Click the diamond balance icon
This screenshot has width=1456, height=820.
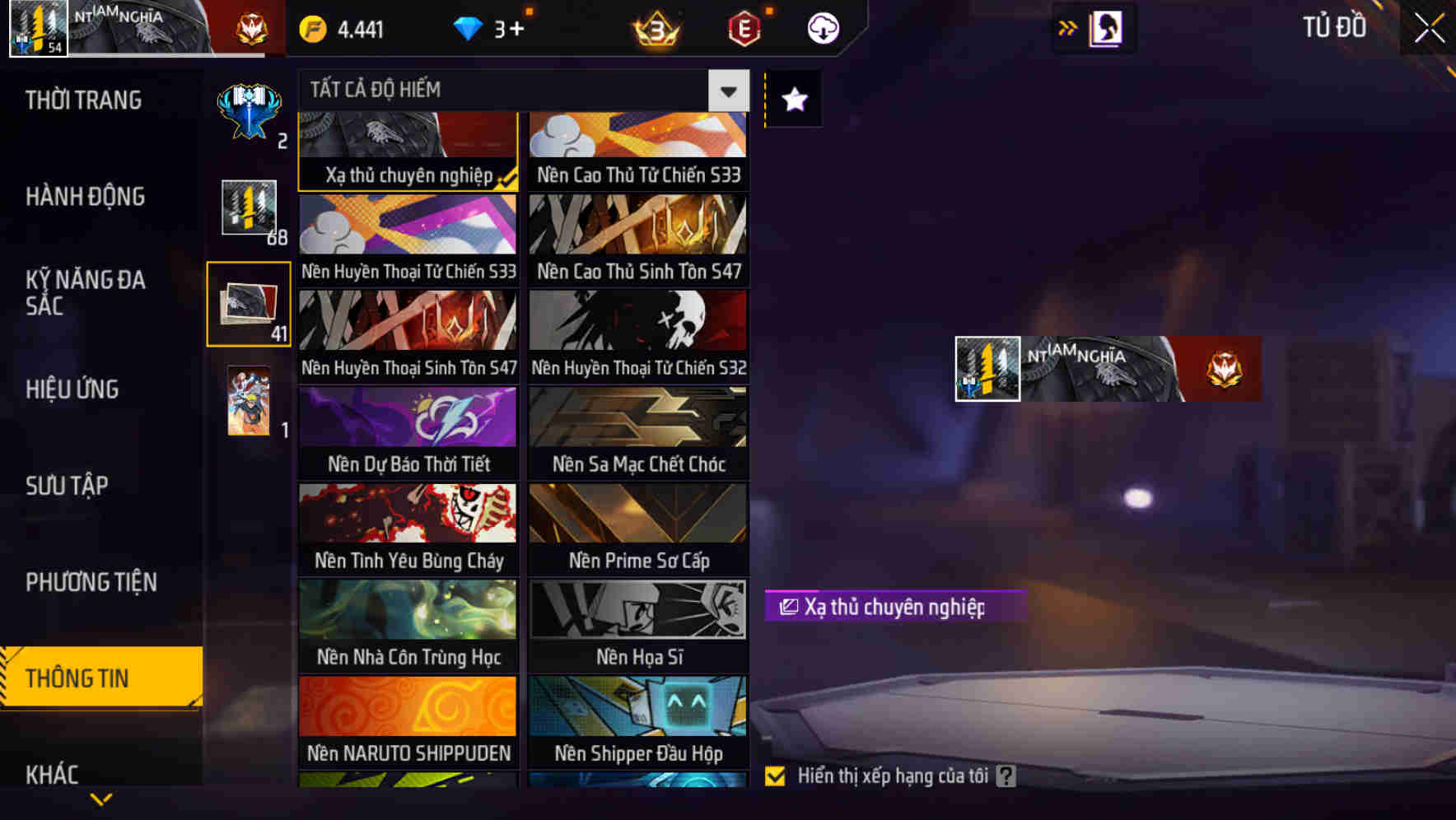click(x=469, y=27)
